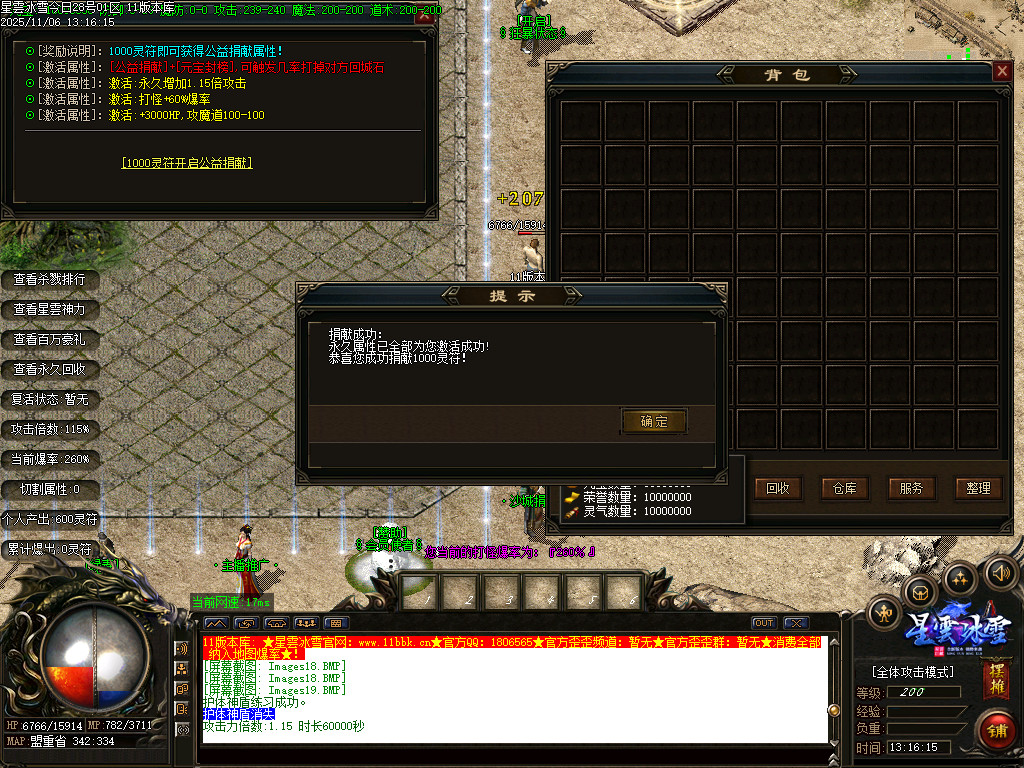
Task: Click the OUT button above chat
Action: point(764,623)
